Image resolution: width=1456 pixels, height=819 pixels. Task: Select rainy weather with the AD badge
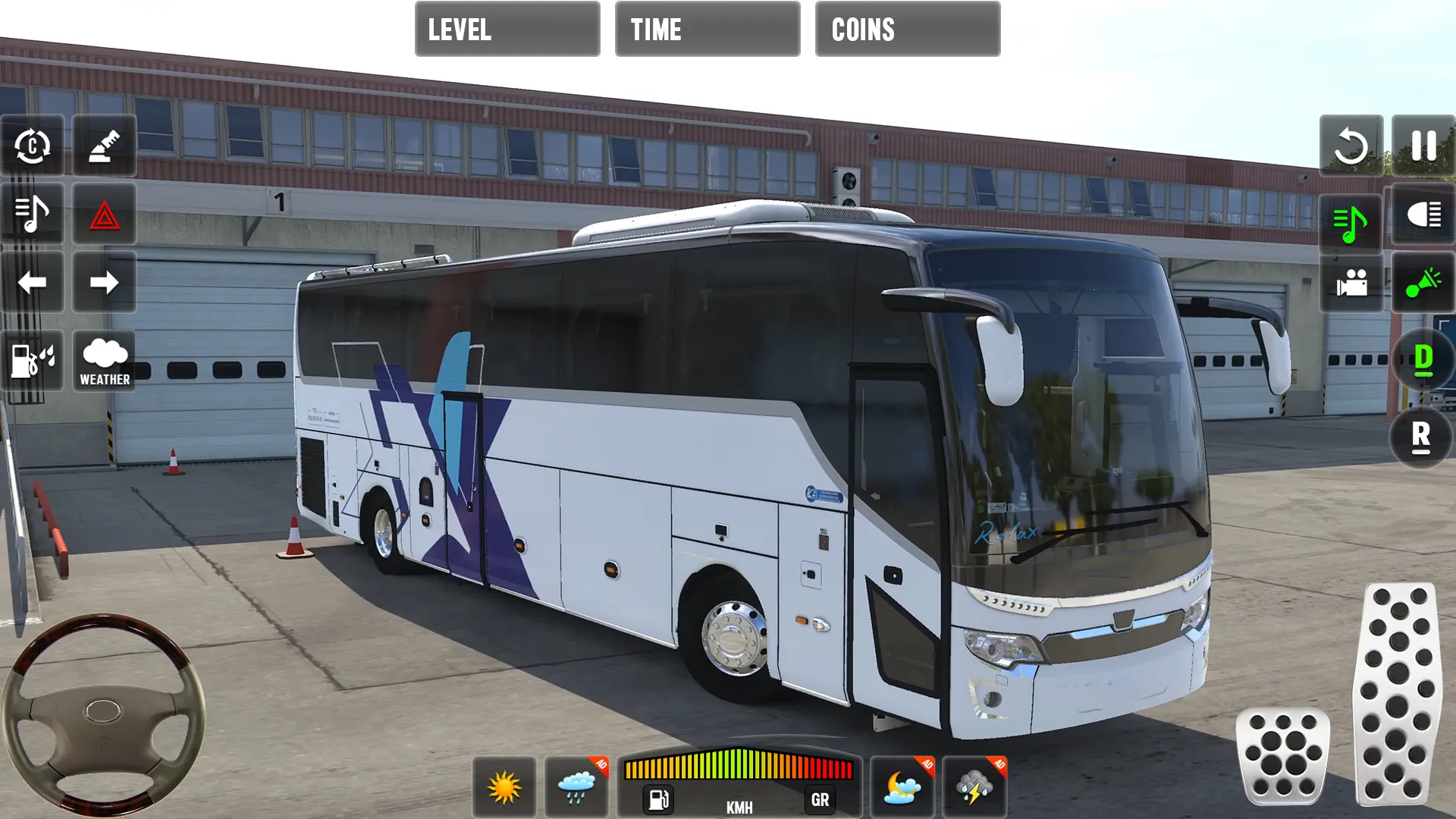pos(575,786)
